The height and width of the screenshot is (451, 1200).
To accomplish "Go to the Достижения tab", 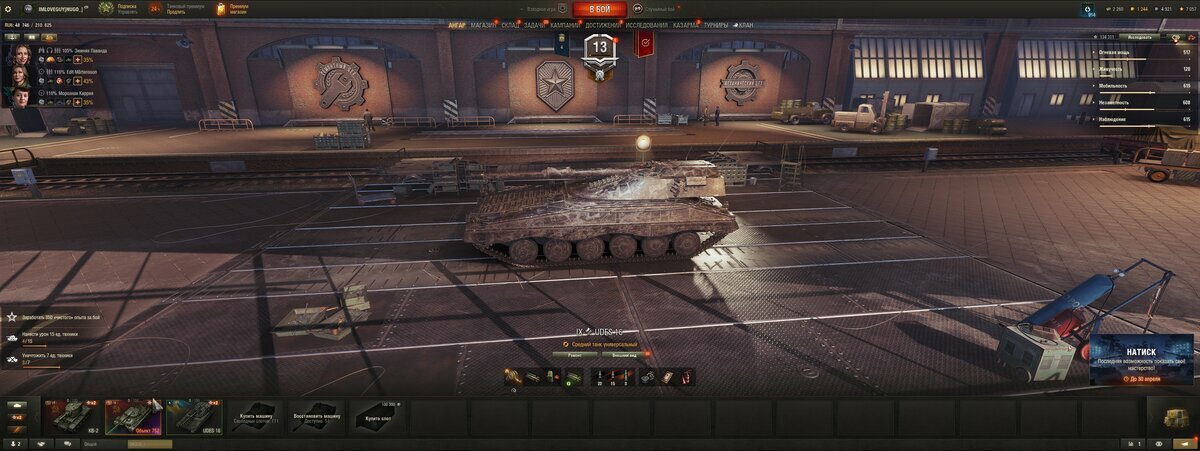I will tap(604, 25).
